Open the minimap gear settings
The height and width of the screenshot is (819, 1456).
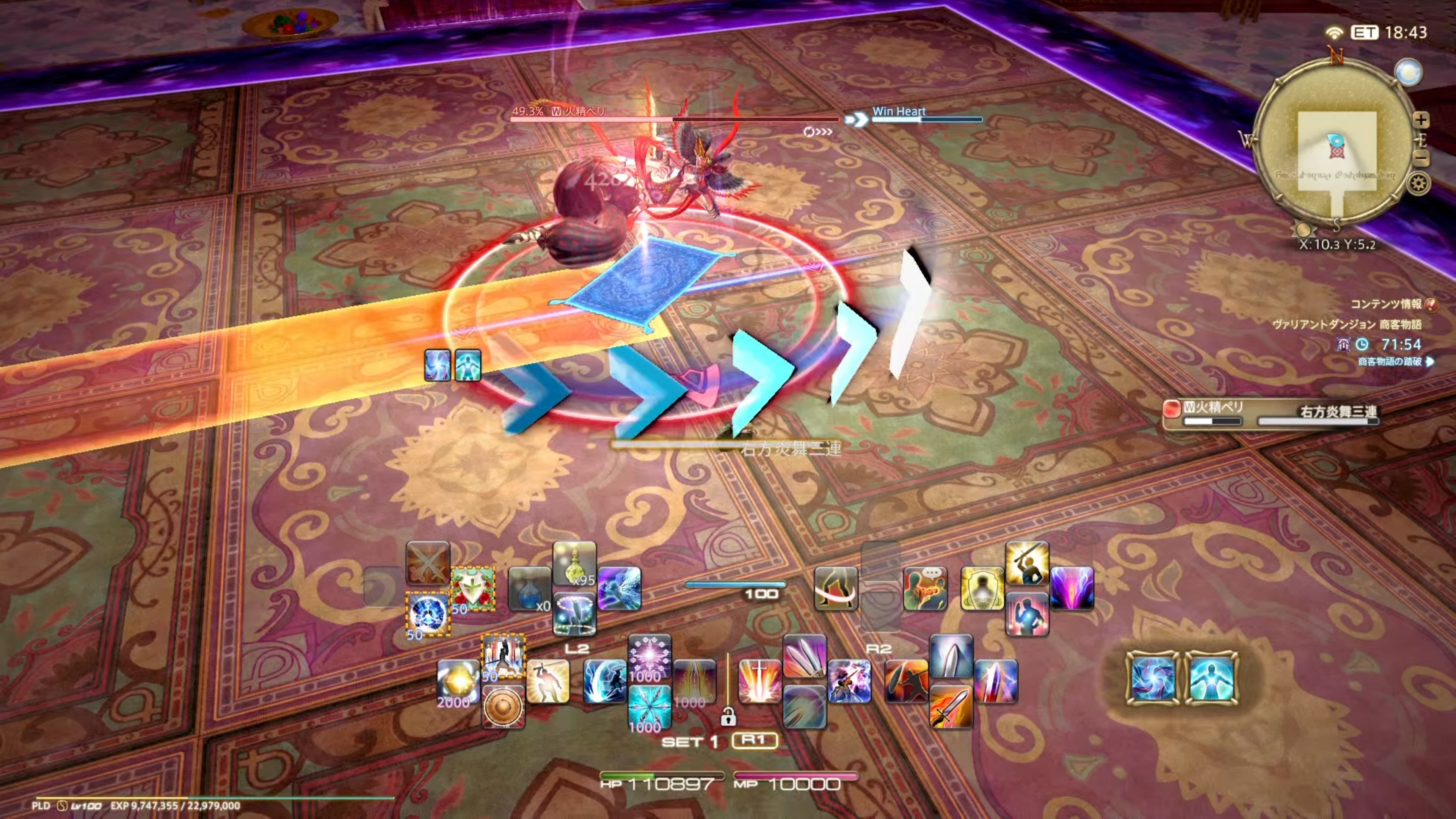point(1418,184)
